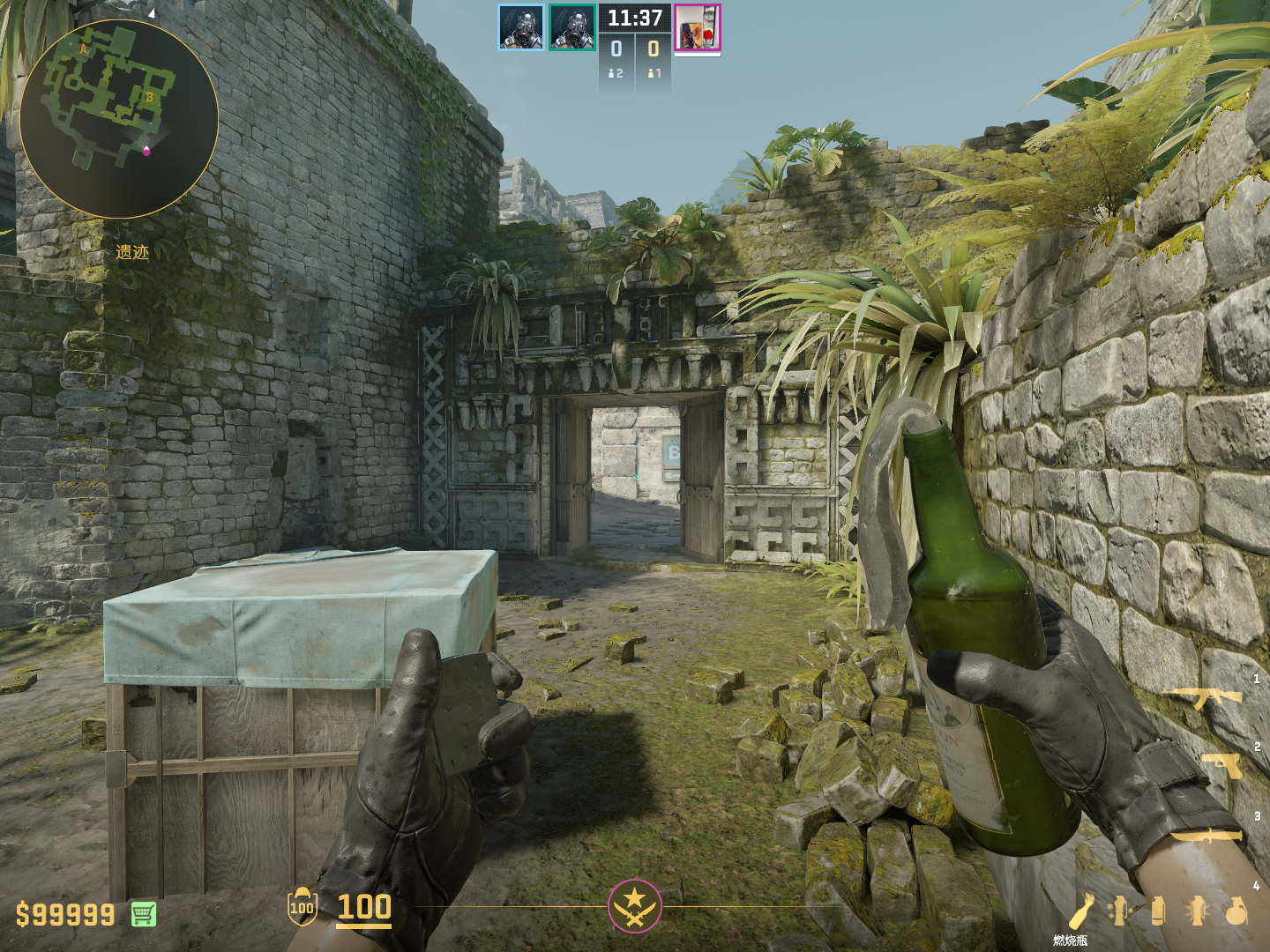The image size is (1270, 952).
Task: Pick the smoke grenade icon
Action: 1158,911
